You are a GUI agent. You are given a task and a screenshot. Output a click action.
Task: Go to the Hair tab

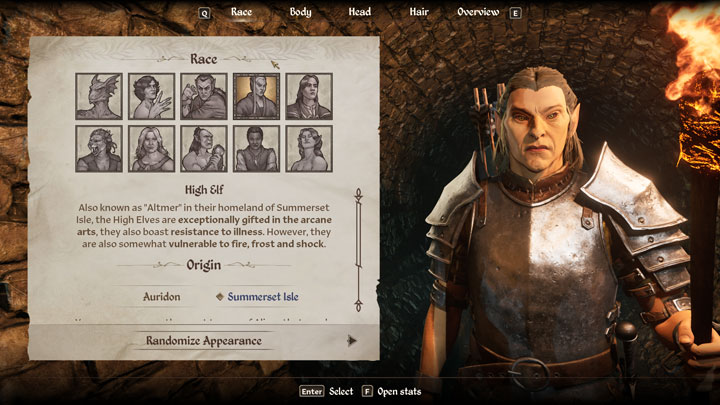tap(419, 12)
